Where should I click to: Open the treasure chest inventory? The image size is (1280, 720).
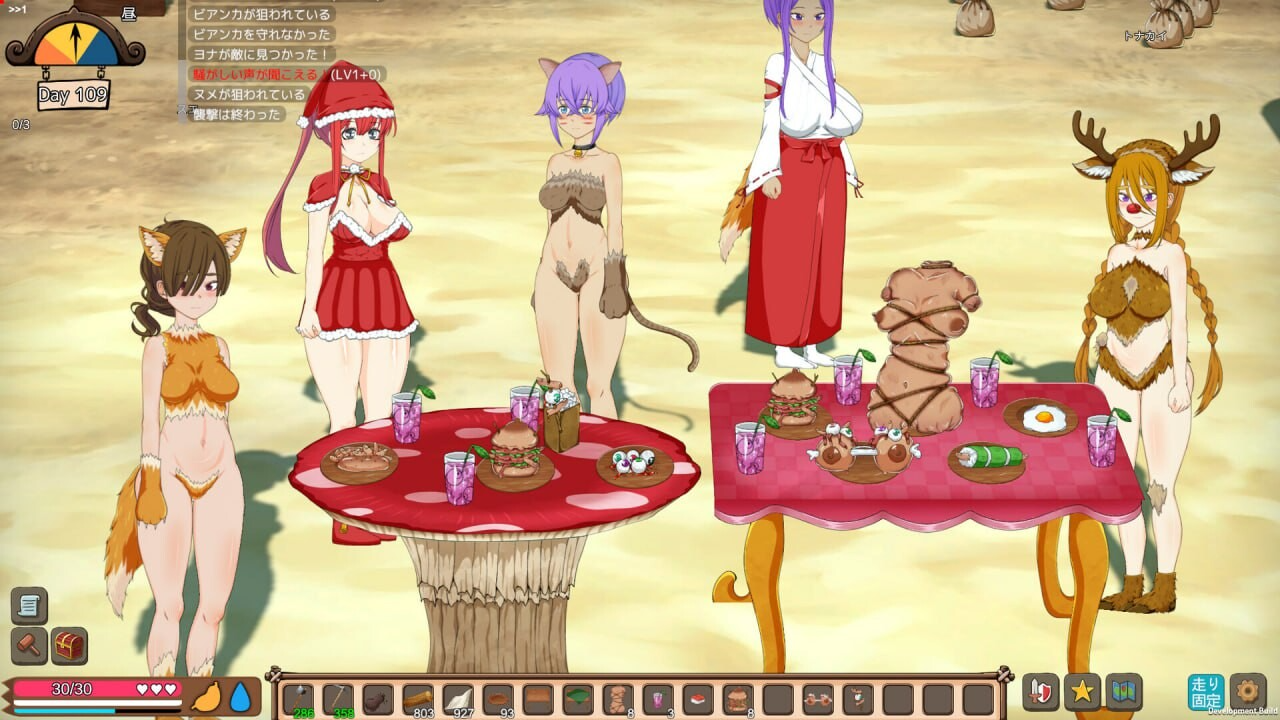pyautogui.click(x=69, y=645)
